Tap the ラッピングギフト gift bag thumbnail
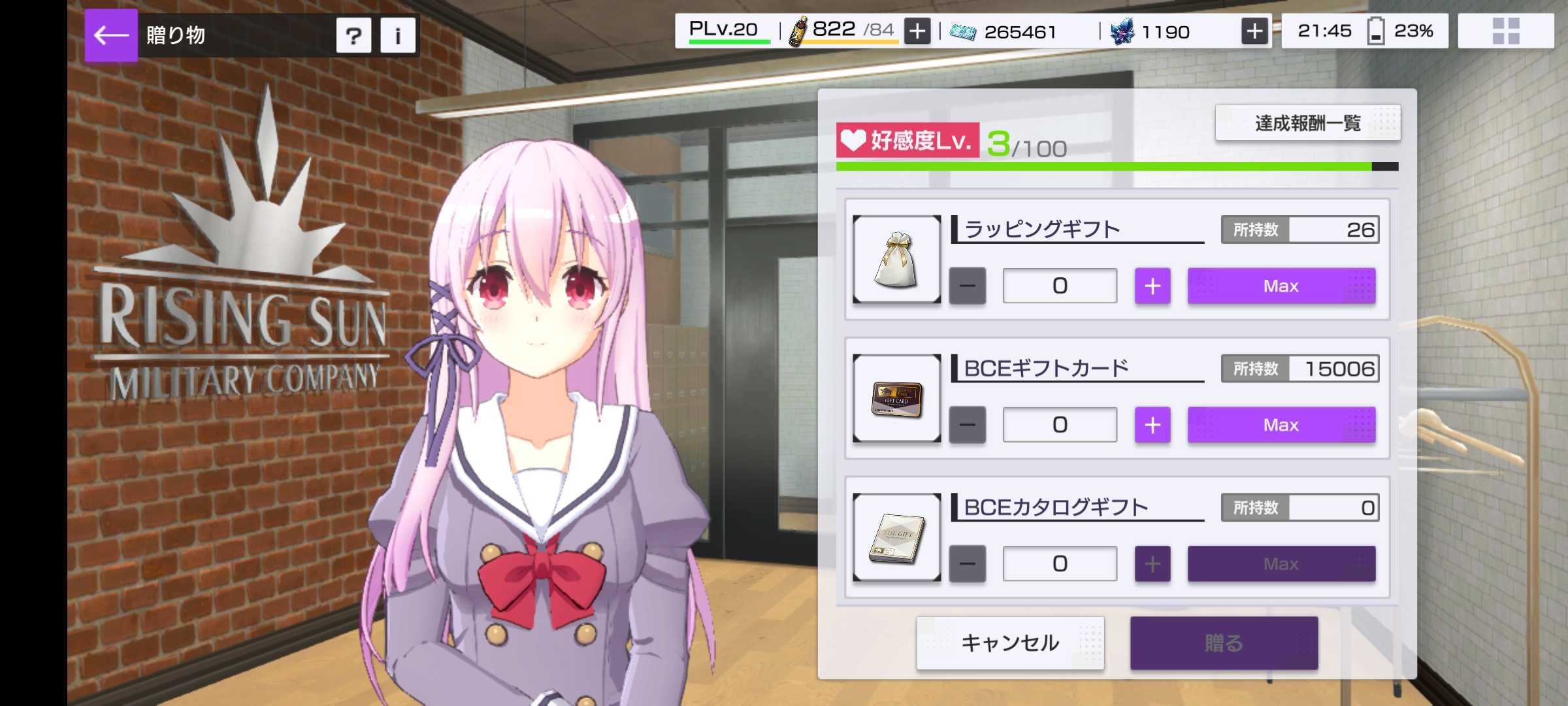Screen dimensions: 1568x706 [895, 258]
